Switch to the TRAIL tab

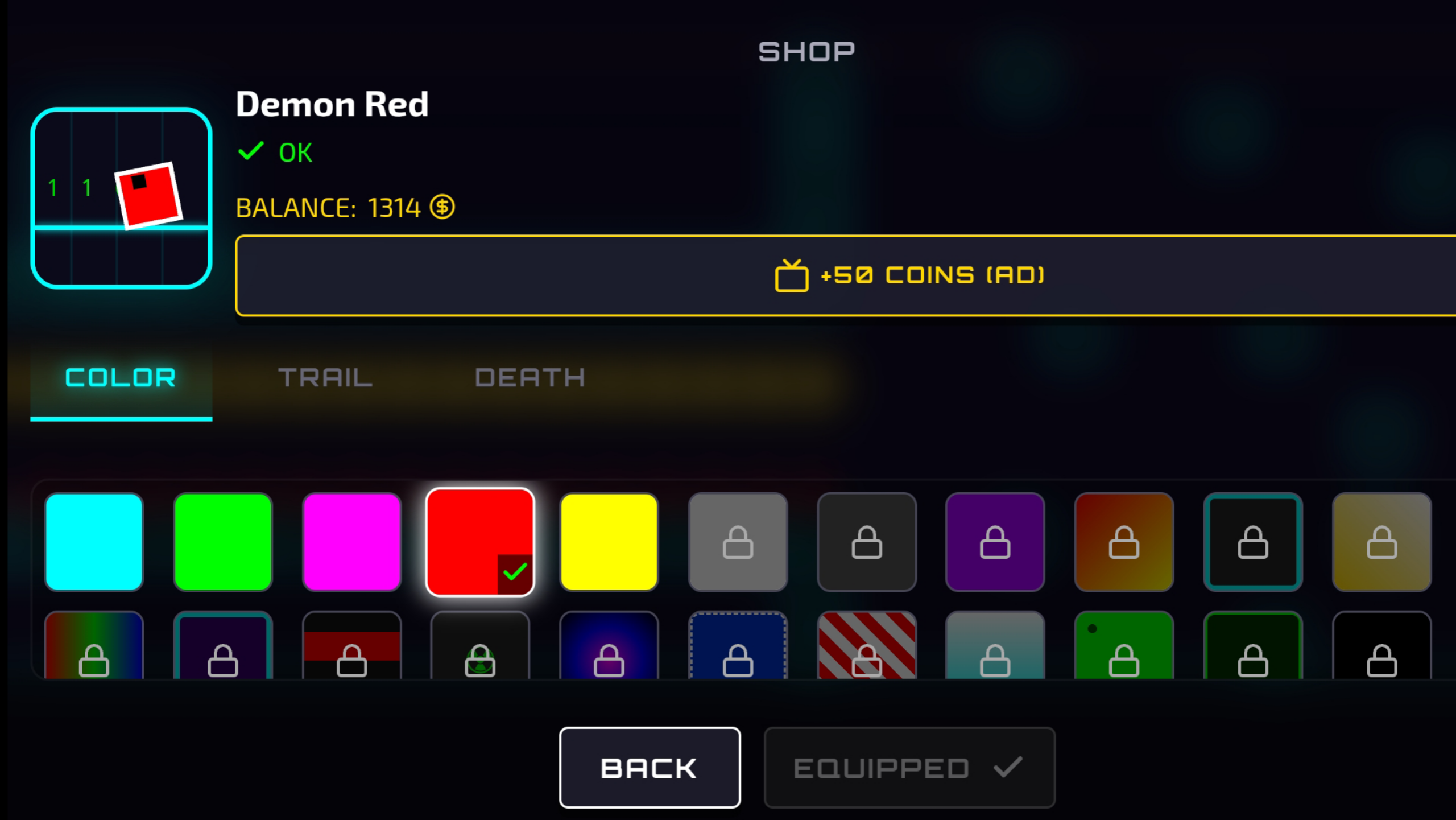(326, 377)
